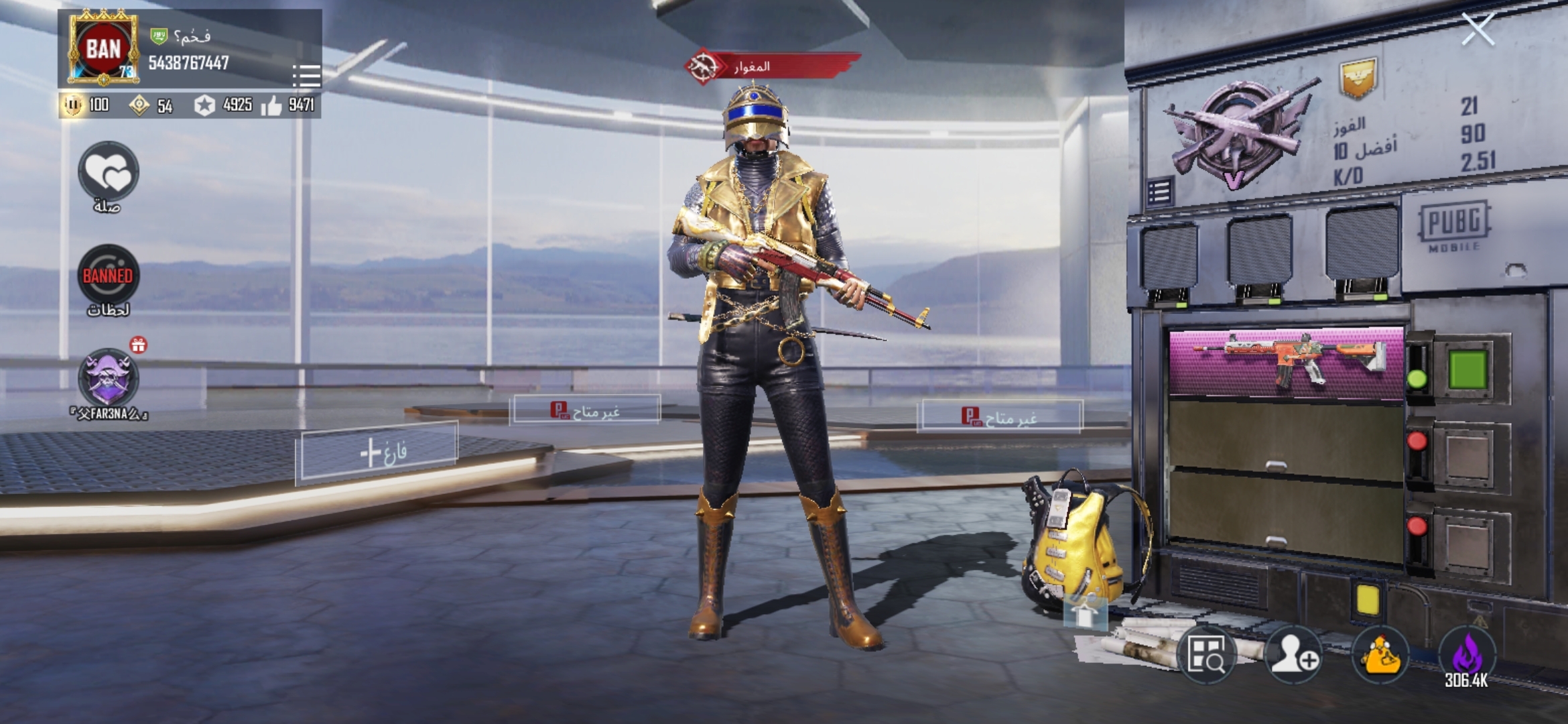This screenshot has height=724, width=1568.
Task: Close the player profile screen
Action: (x=1478, y=29)
